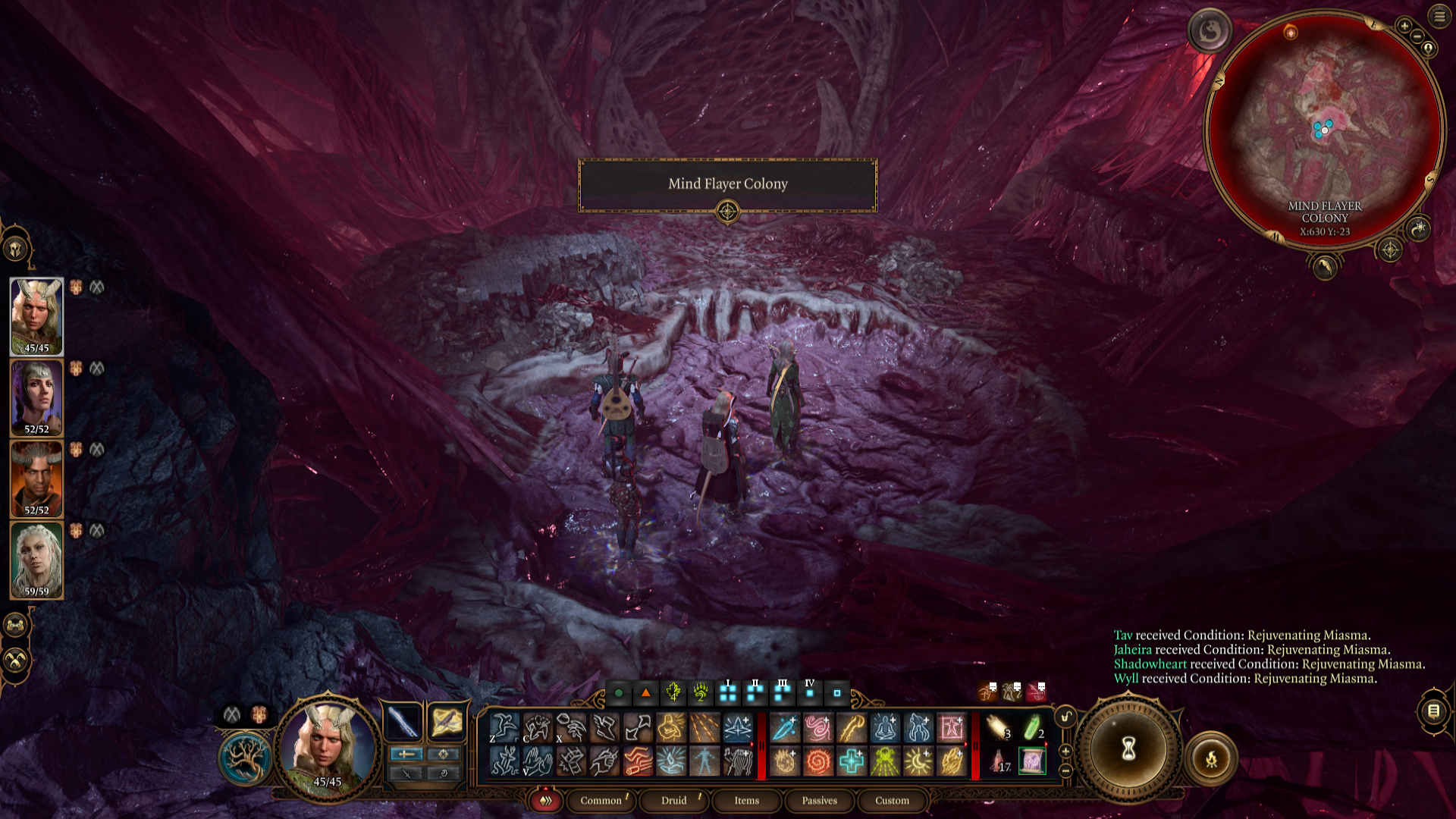Open the combat log toggle button
This screenshot has height=819, width=1456.
1433,711
